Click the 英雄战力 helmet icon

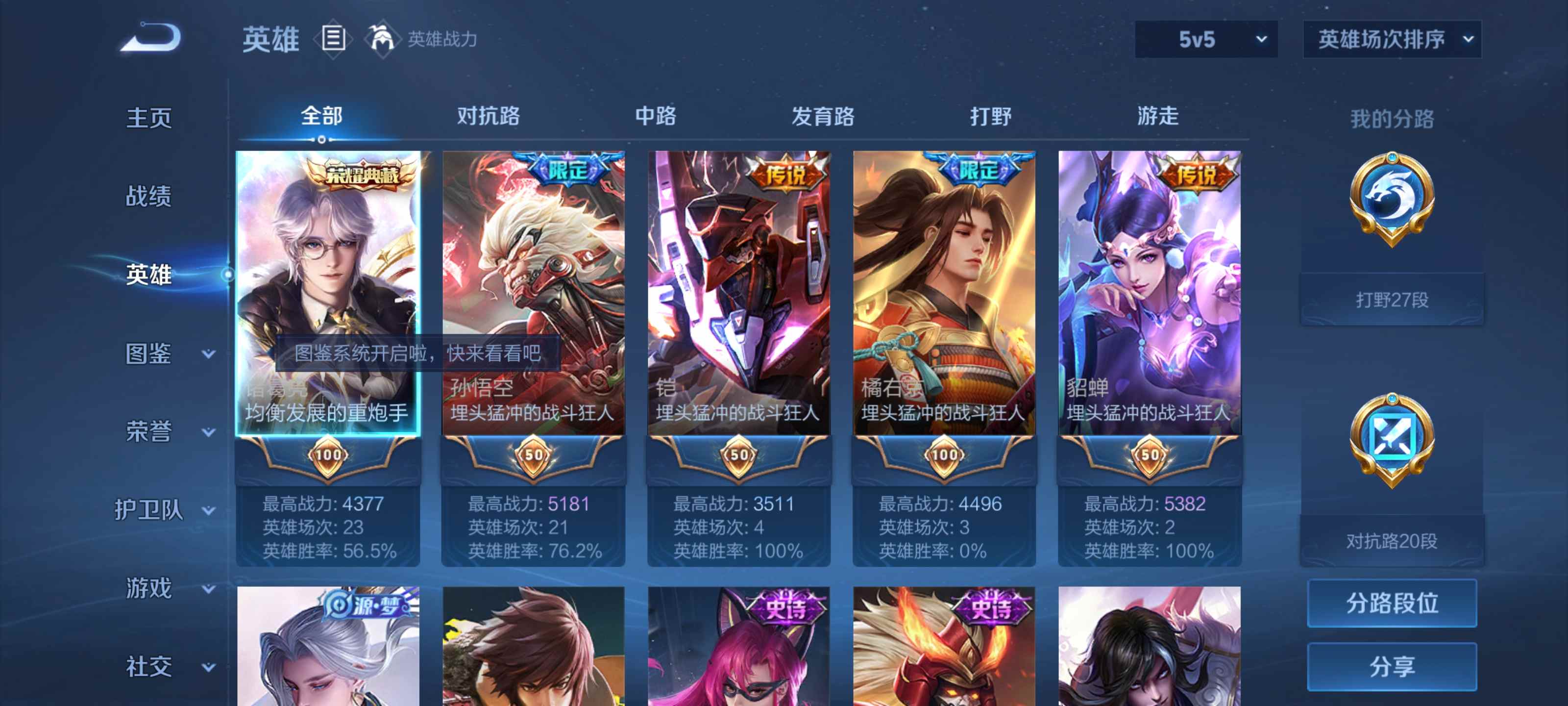(383, 38)
